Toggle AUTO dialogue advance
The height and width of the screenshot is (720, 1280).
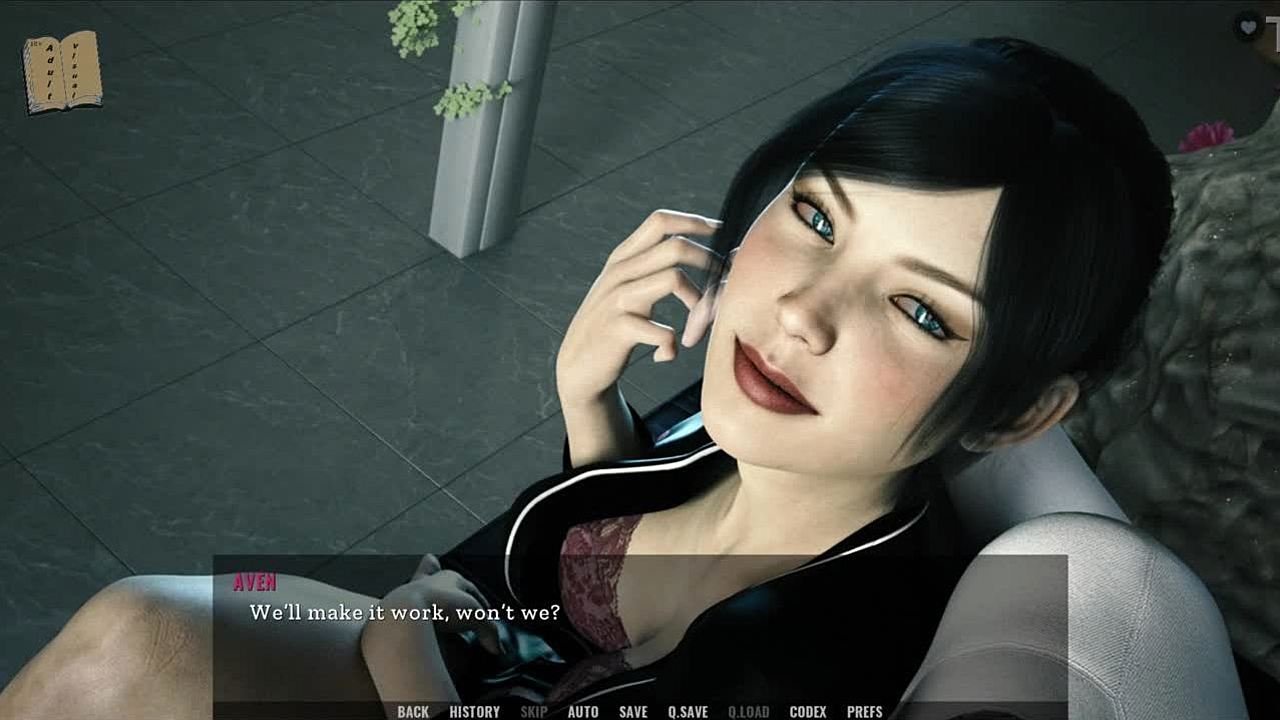(x=583, y=712)
